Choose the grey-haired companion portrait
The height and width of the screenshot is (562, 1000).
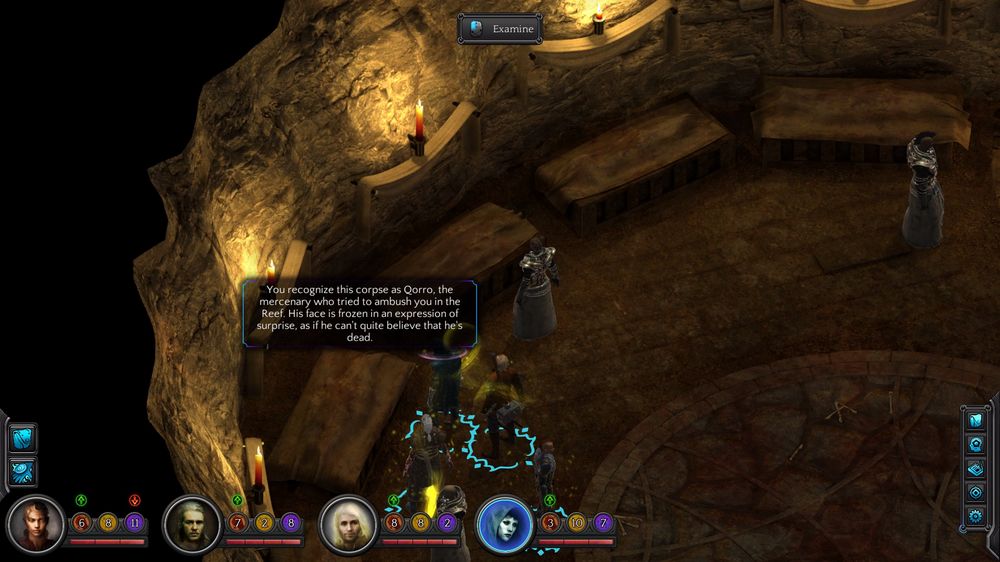pos(192,524)
